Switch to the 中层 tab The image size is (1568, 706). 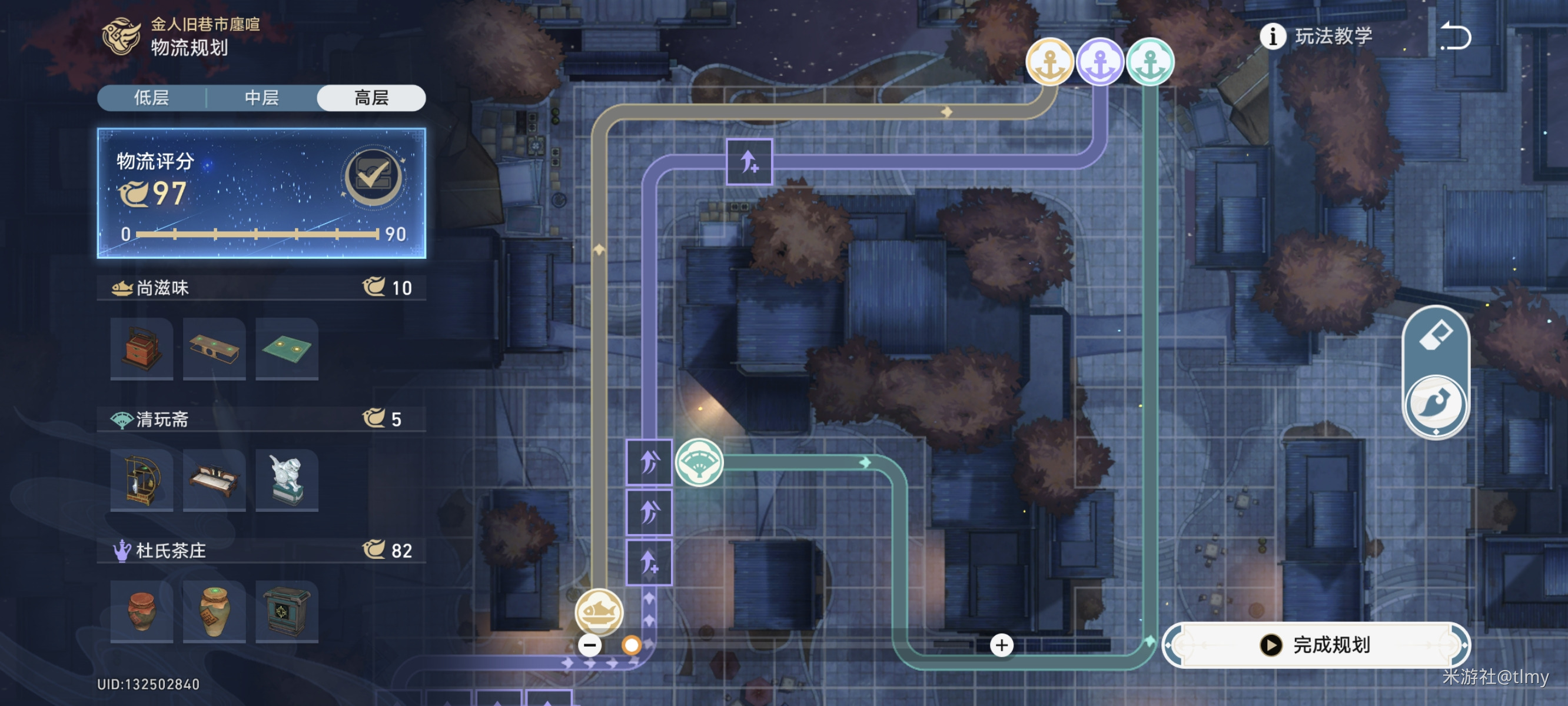(262, 98)
